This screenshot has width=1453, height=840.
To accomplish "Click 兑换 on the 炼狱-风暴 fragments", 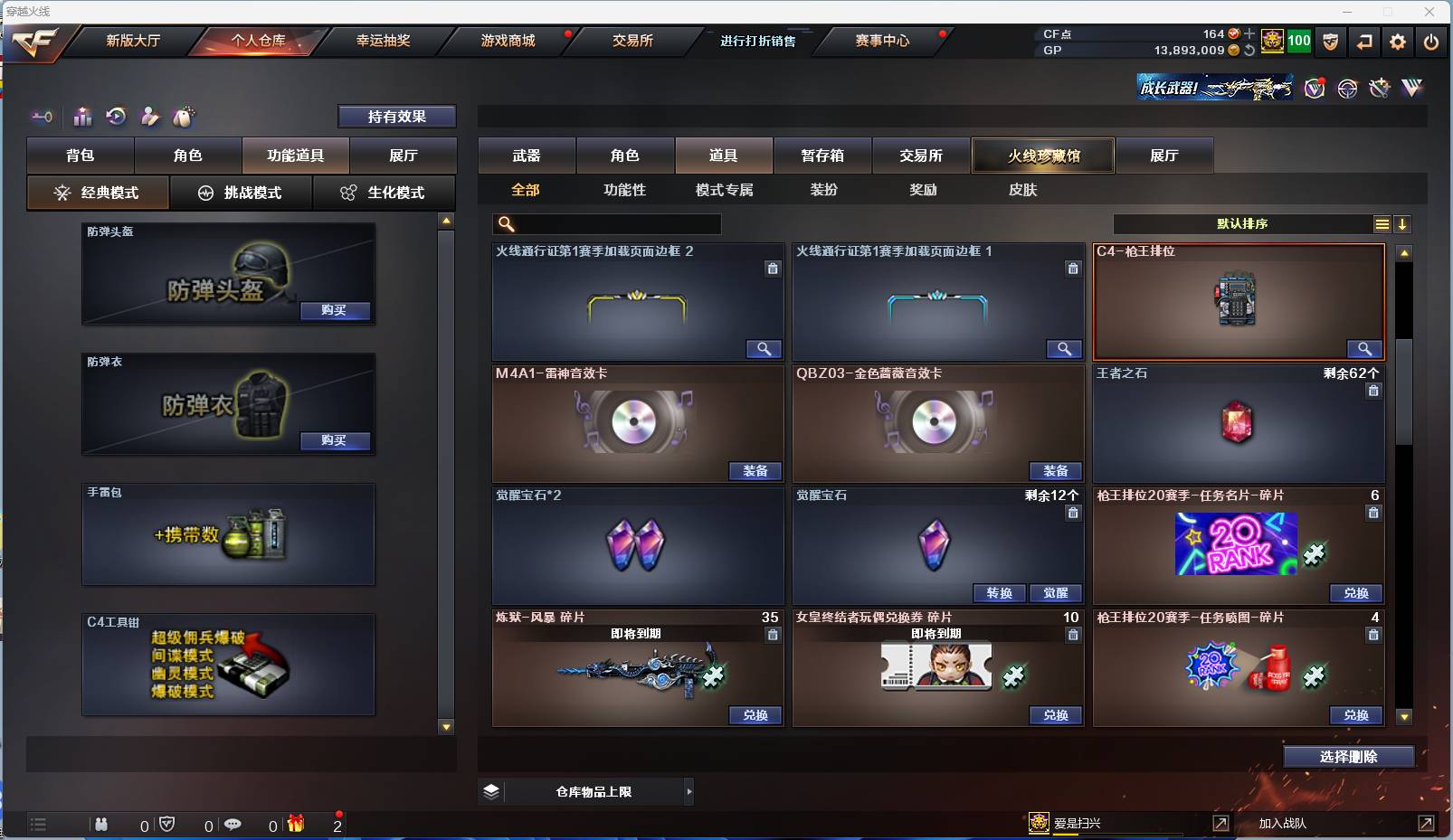I will [756, 715].
